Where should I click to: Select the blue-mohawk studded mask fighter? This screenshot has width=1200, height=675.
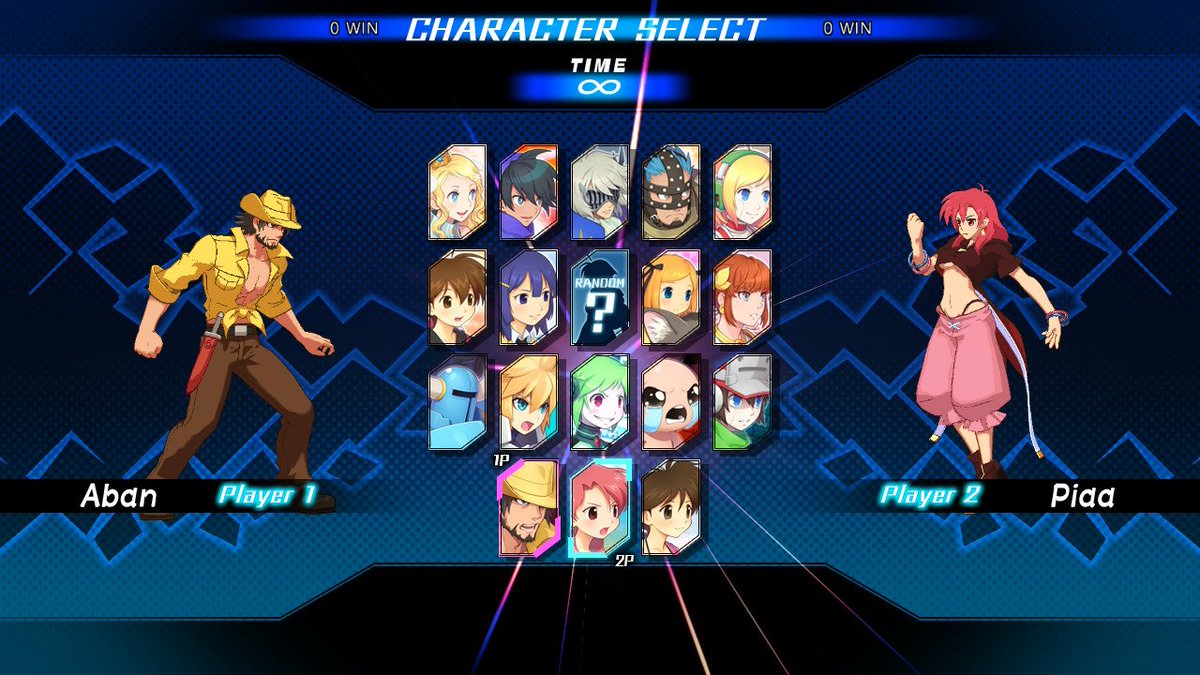click(671, 192)
